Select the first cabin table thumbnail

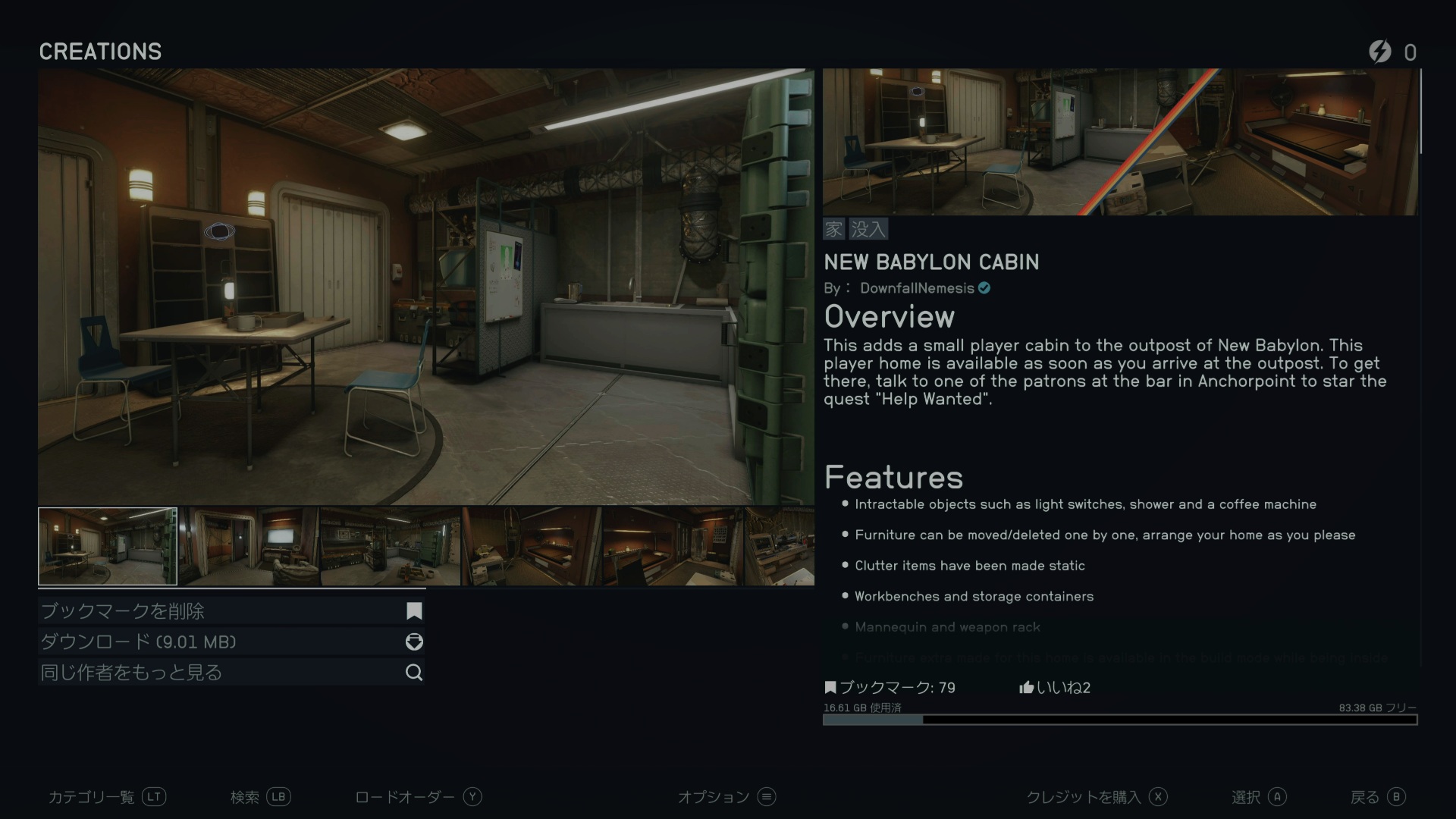108,547
